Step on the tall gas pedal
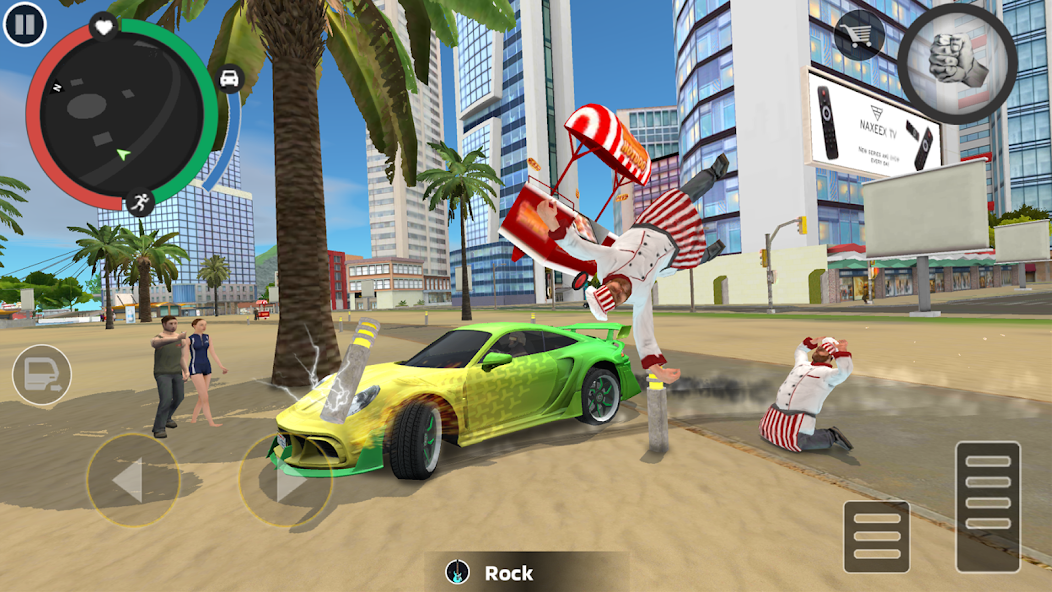 click(x=987, y=506)
